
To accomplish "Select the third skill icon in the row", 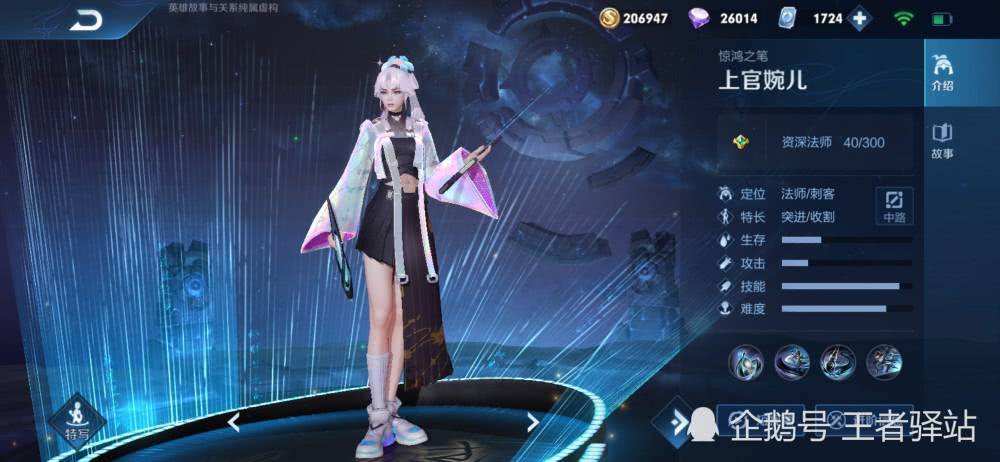I will coord(837,360).
